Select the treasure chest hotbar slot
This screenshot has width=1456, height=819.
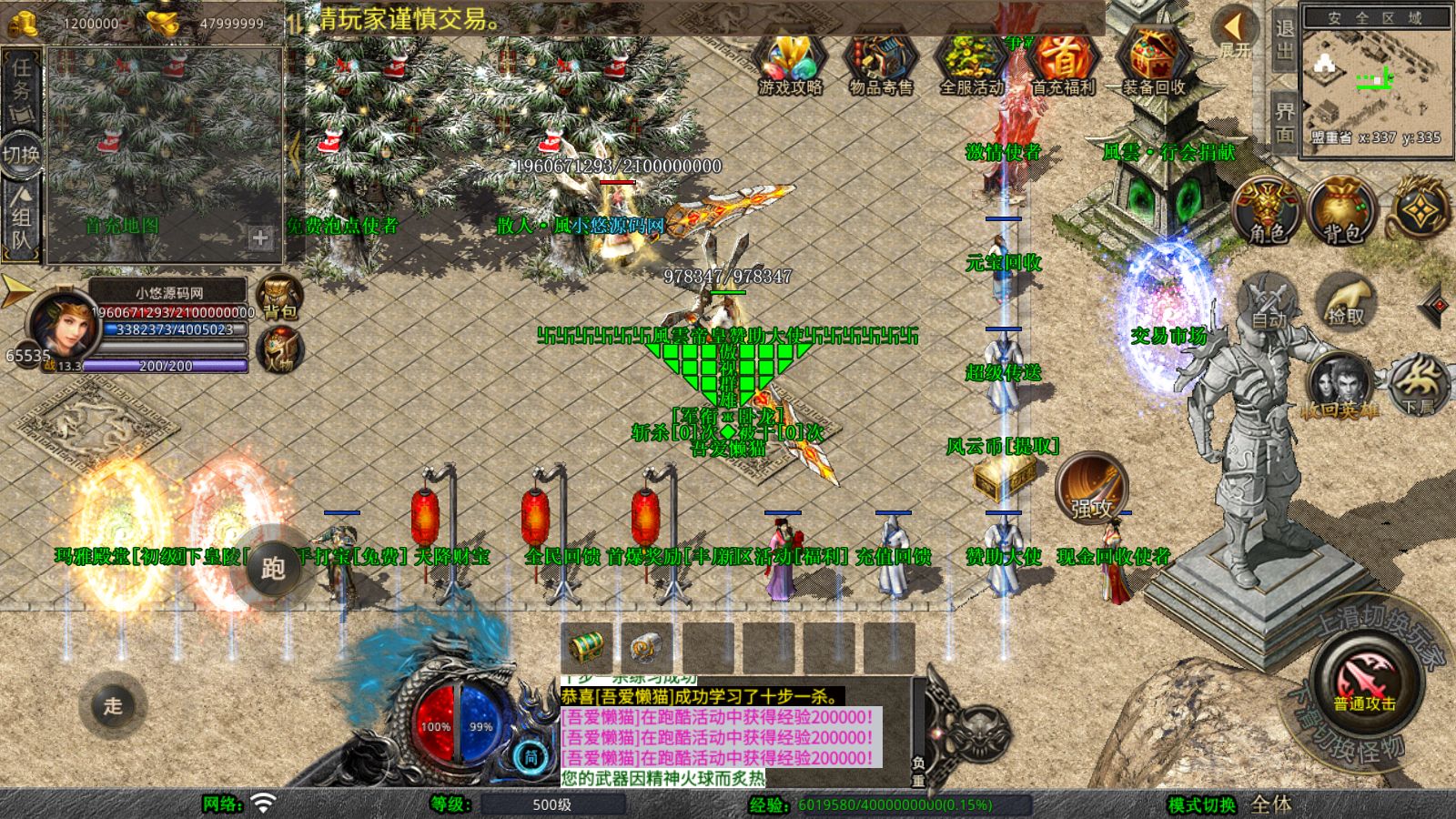click(x=587, y=647)
